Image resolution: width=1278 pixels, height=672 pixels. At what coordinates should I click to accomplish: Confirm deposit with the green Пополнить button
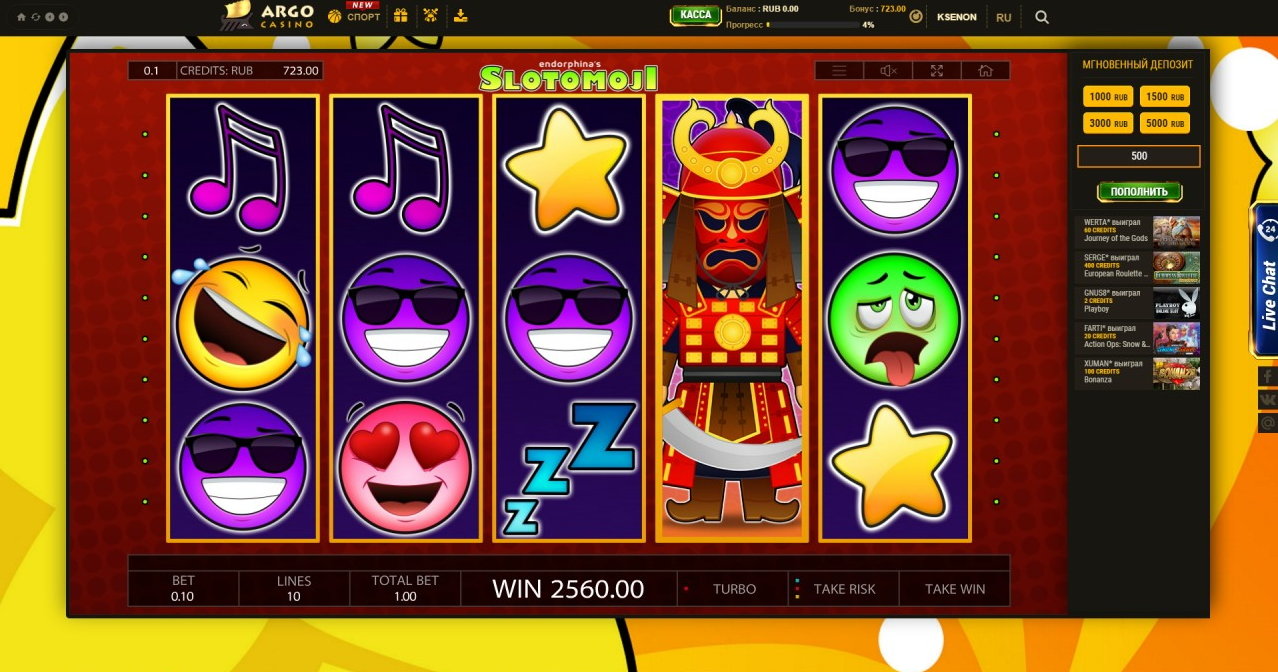[x=1139, y=191]
